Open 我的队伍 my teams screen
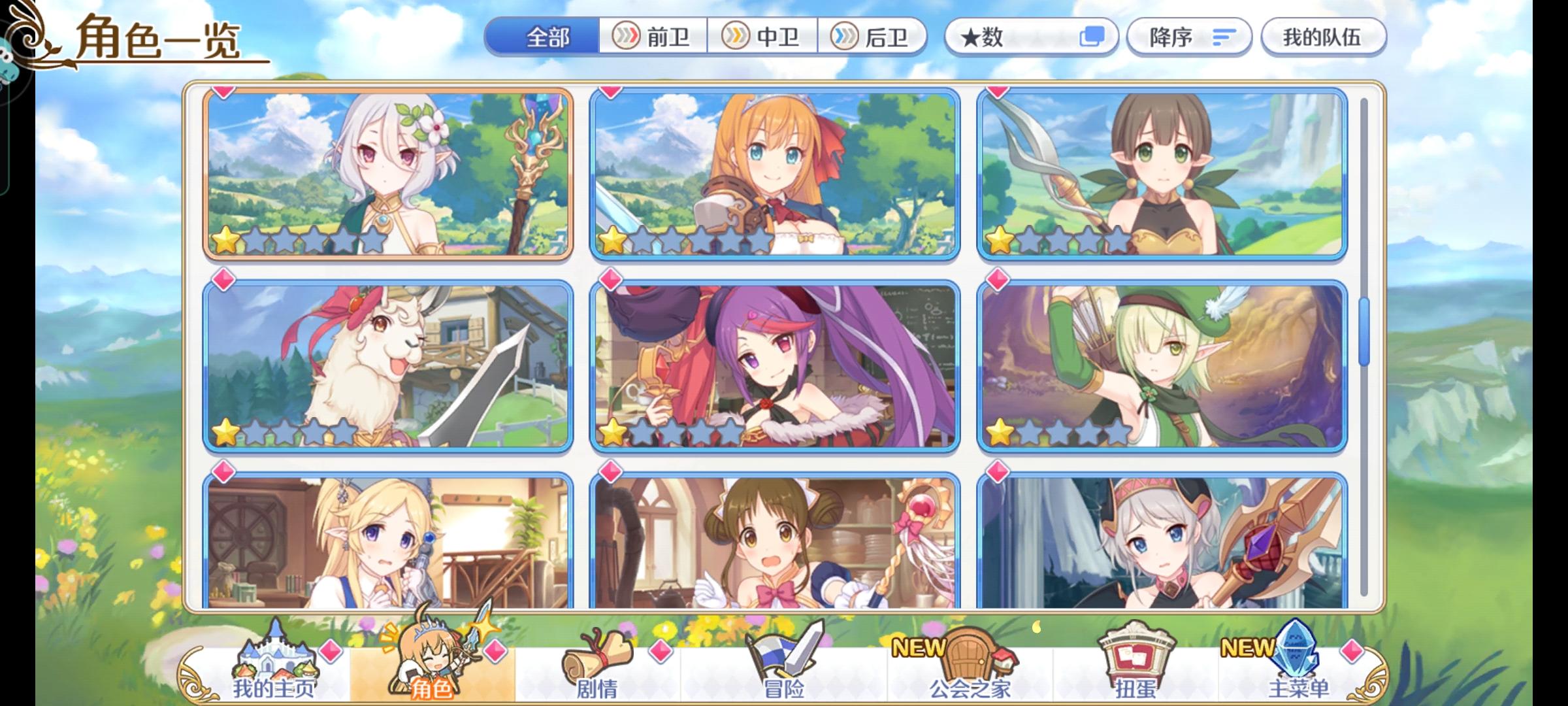This screenshot has height=706, width=1568. click(1322, 37)
